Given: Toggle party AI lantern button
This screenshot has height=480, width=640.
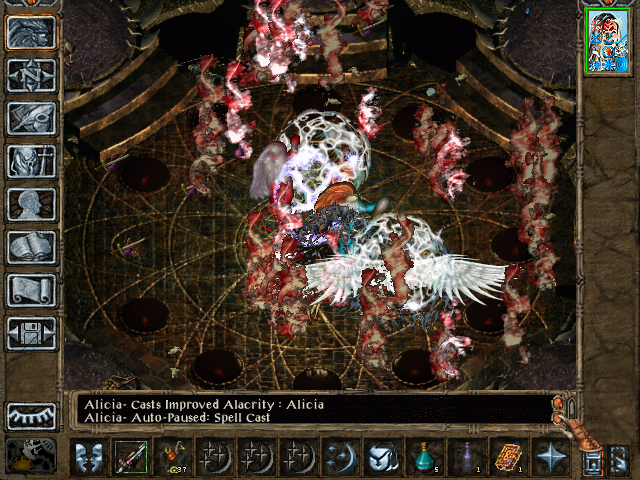Looking at the screenshot, I should pyautogui.click(x=592, y=459).
